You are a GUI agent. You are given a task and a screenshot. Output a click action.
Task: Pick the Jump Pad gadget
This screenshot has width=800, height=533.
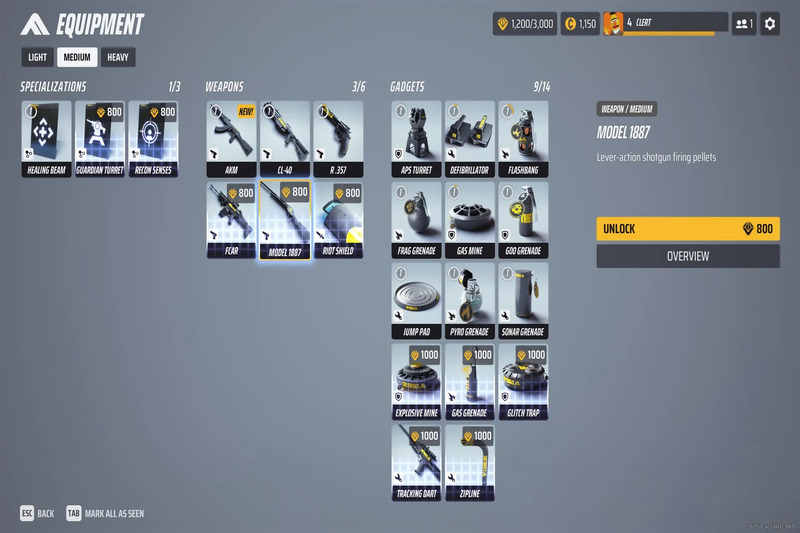(x=416, y=300)
